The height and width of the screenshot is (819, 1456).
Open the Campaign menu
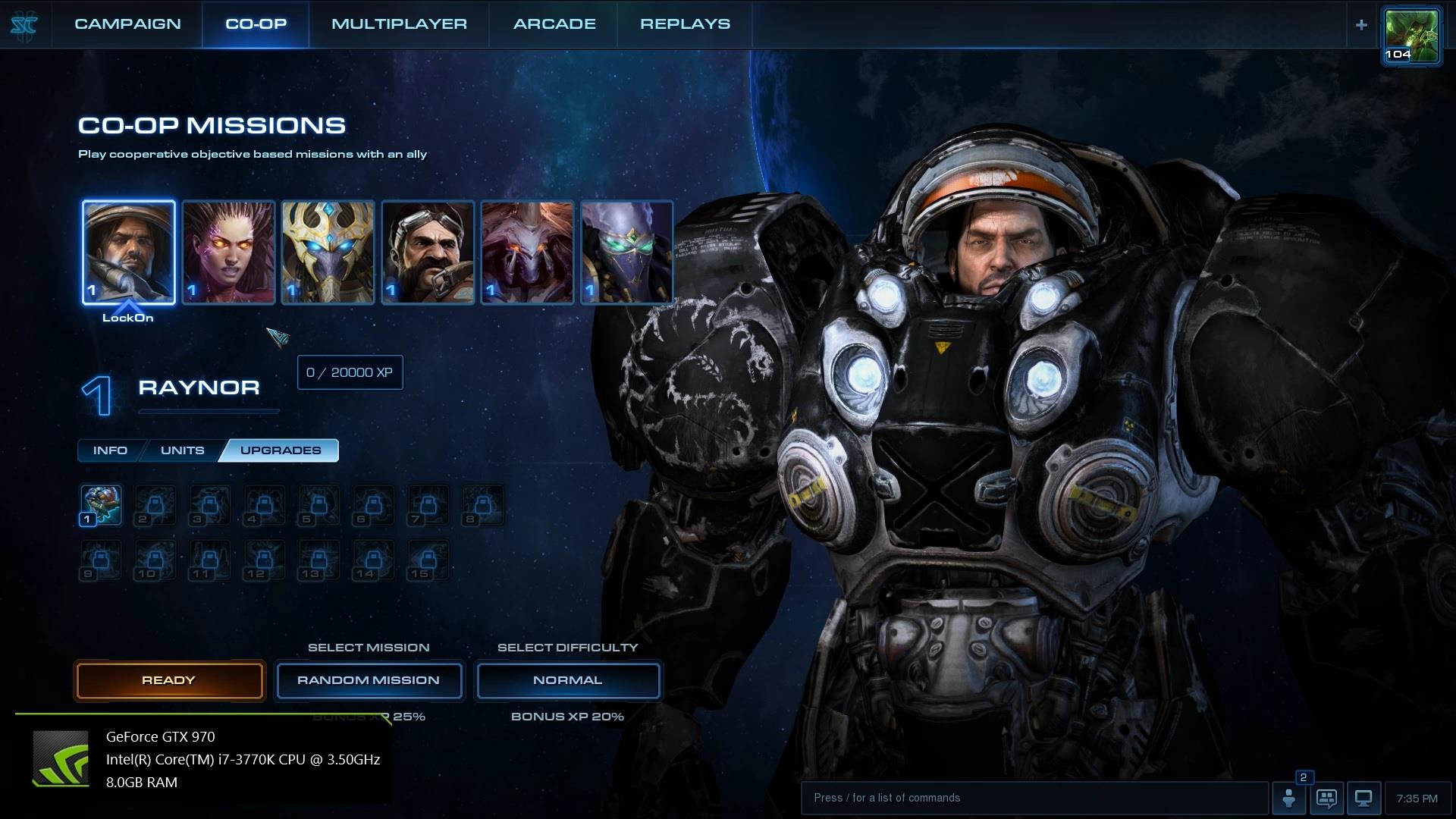point(127,24)
